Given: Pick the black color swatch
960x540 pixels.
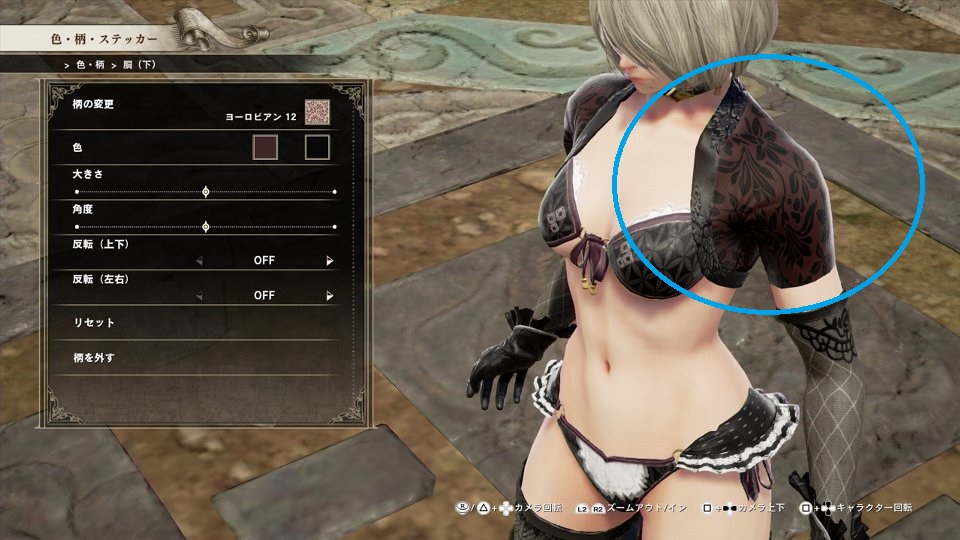Looking at the screenshot, I should click(x=317, y=148).
